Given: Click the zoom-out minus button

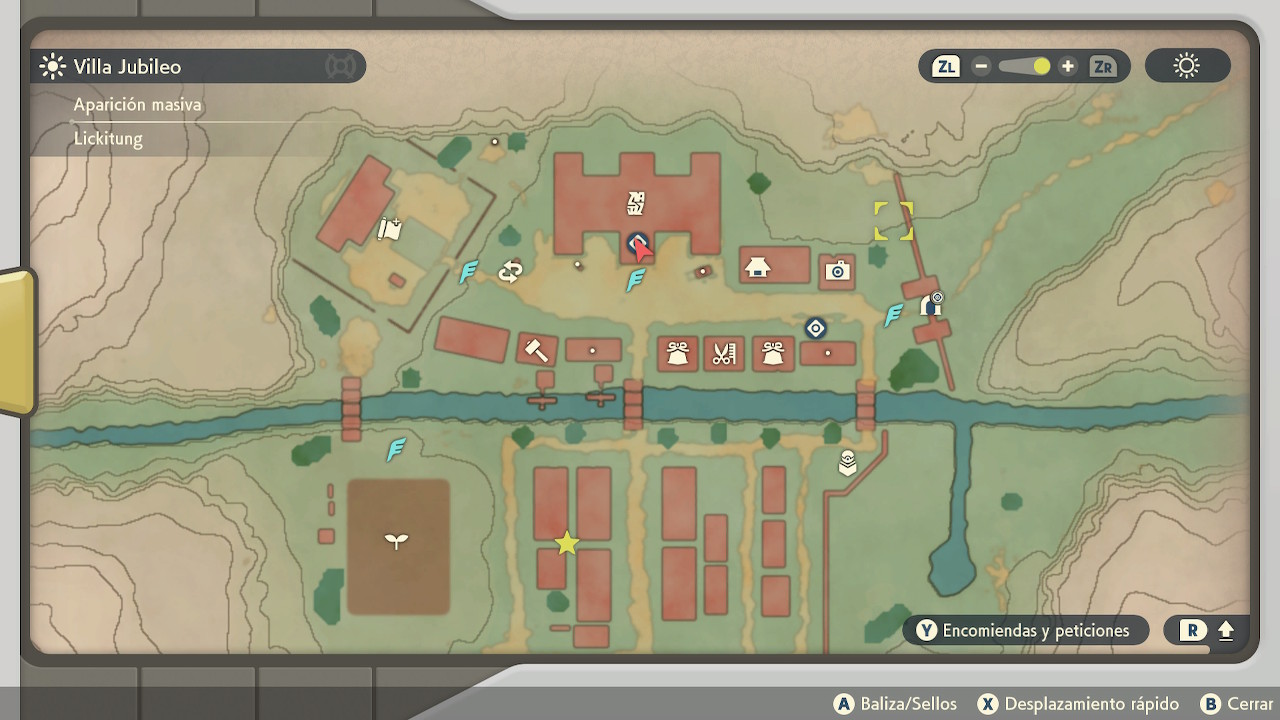Looking at the screenshot, I should click(x=981, y=67).
